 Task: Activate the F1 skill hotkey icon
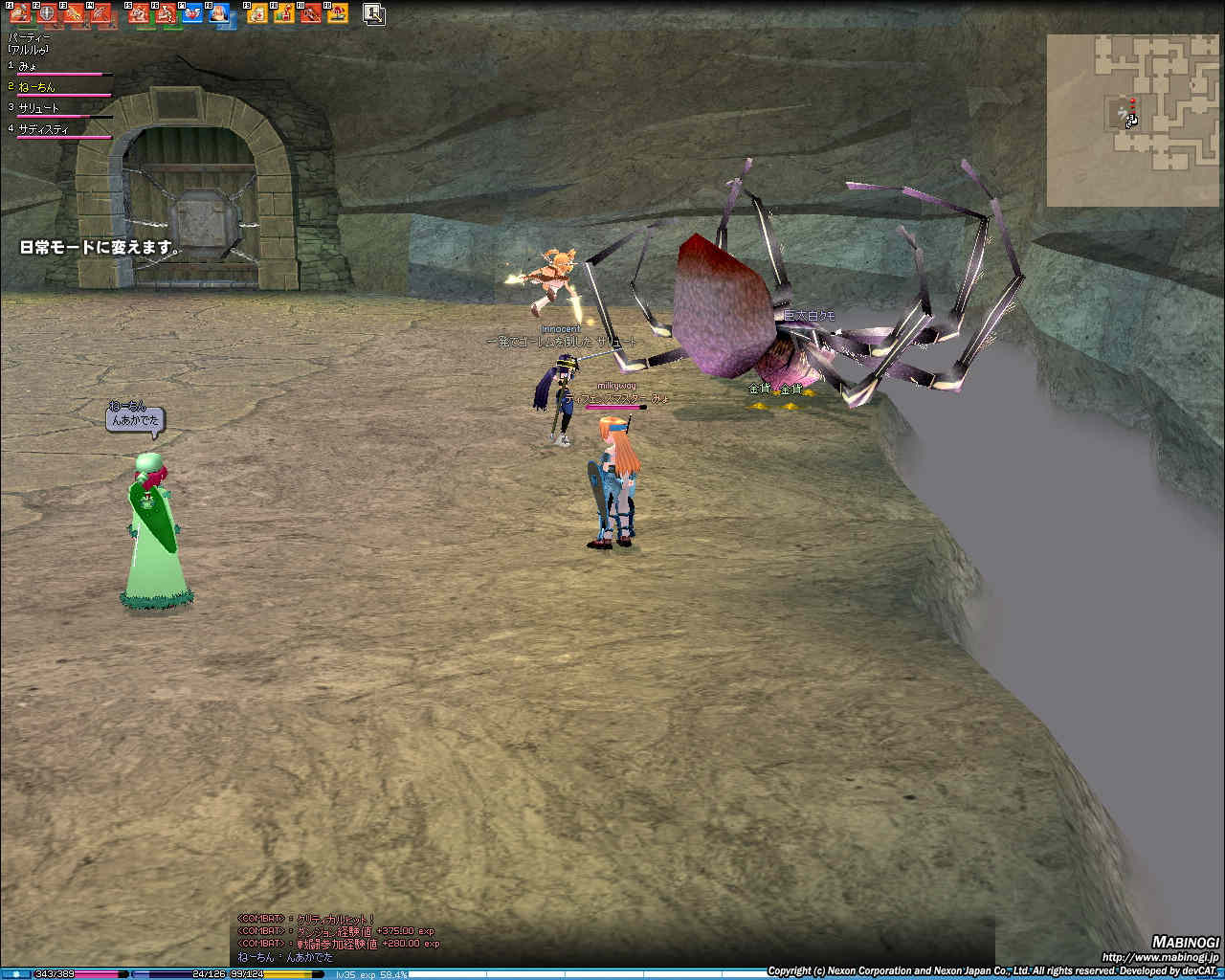click(19, 13)
